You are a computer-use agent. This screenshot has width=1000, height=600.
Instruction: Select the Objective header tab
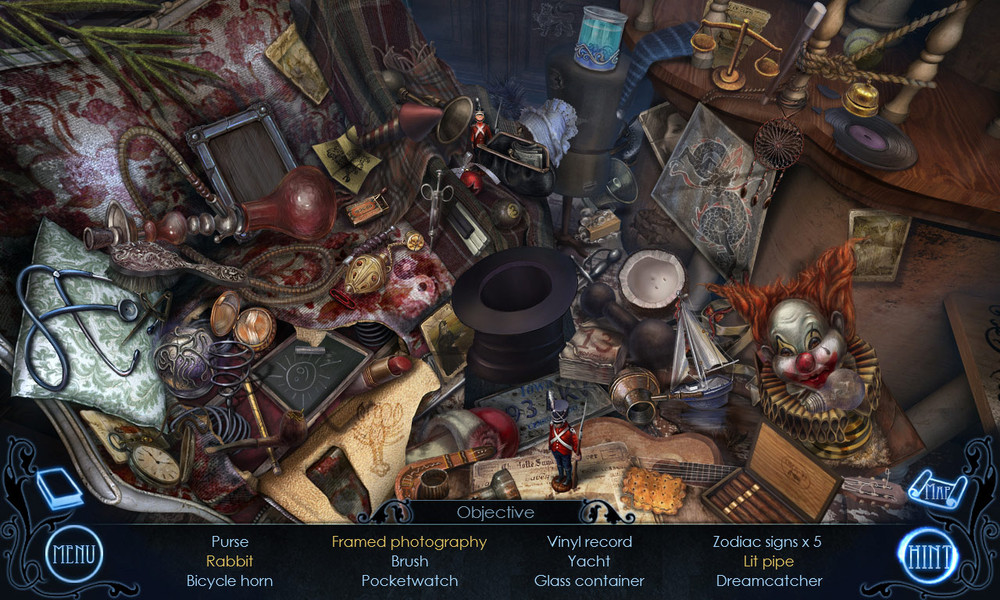tap(495, 512)
